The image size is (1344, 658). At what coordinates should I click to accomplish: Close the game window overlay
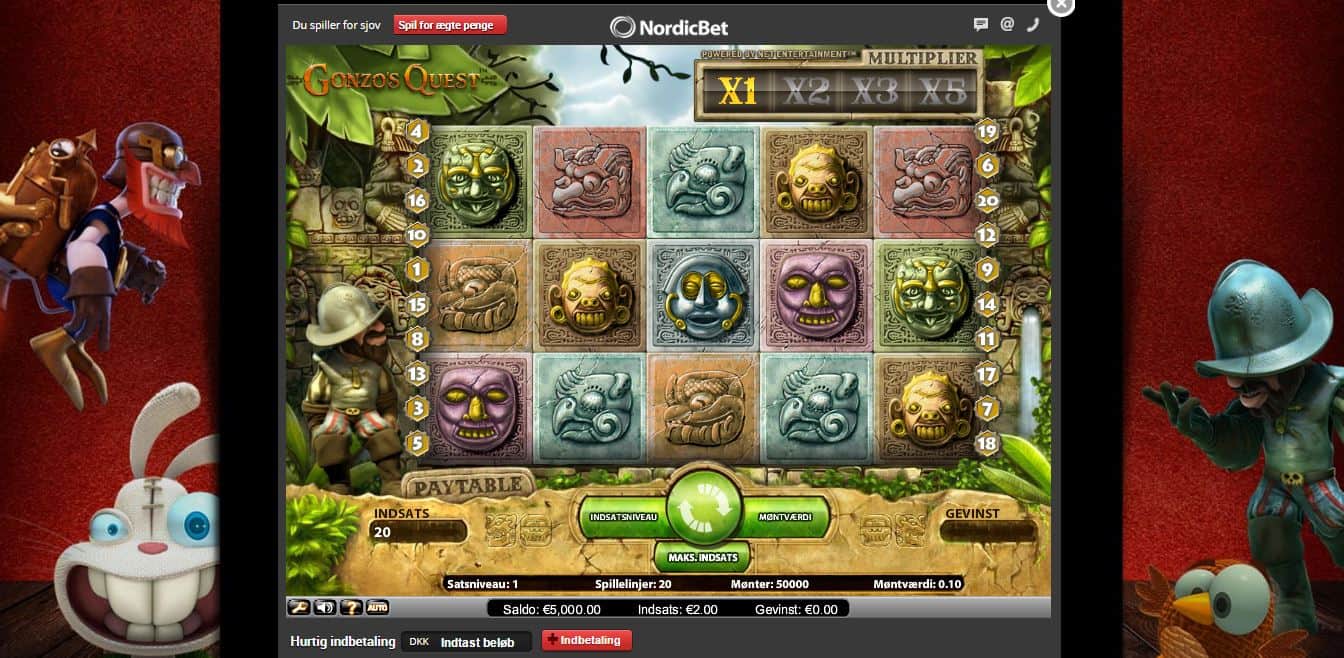1060,5
